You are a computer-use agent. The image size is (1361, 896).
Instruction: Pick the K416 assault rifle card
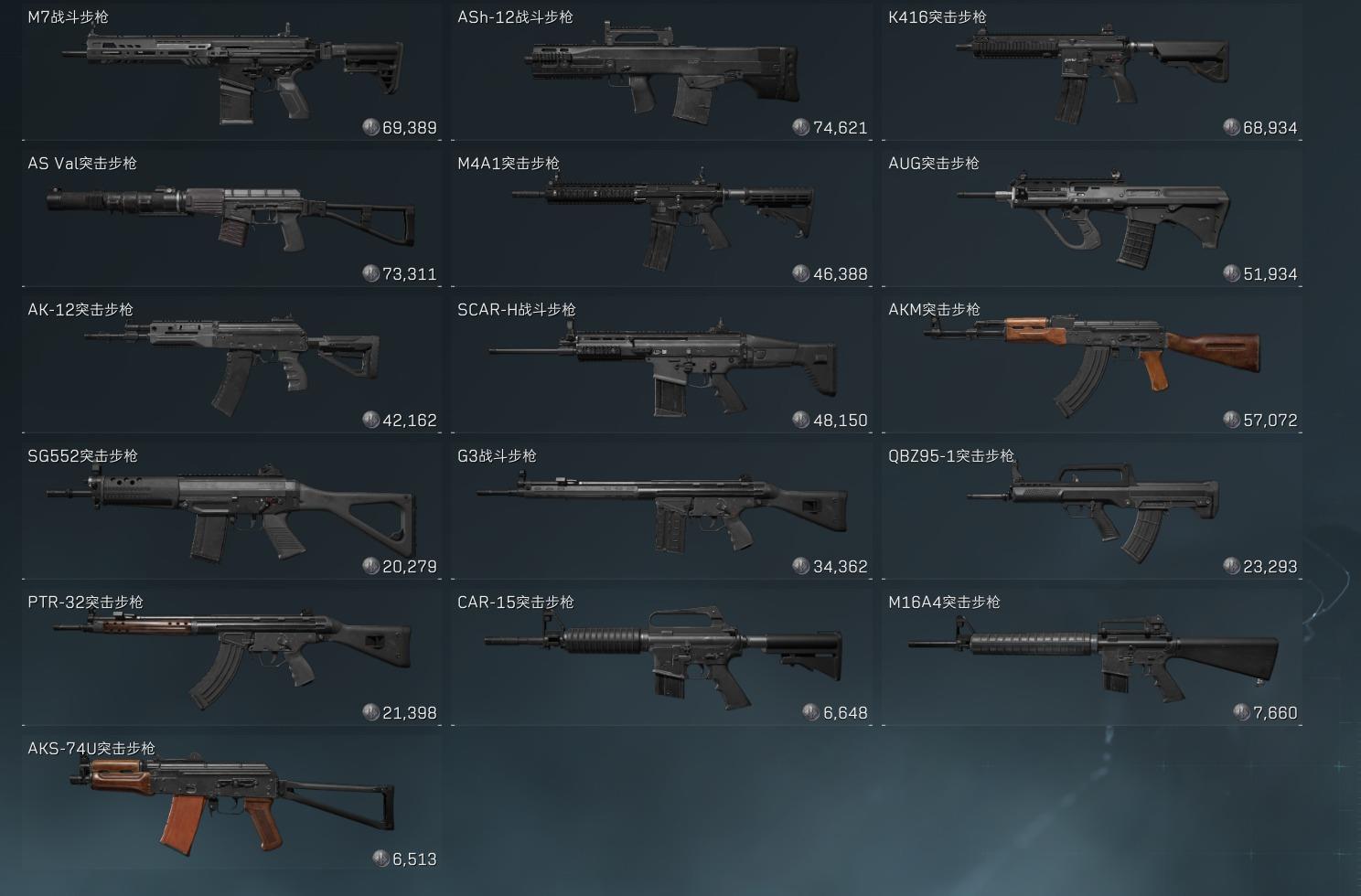pos(1092,73)
